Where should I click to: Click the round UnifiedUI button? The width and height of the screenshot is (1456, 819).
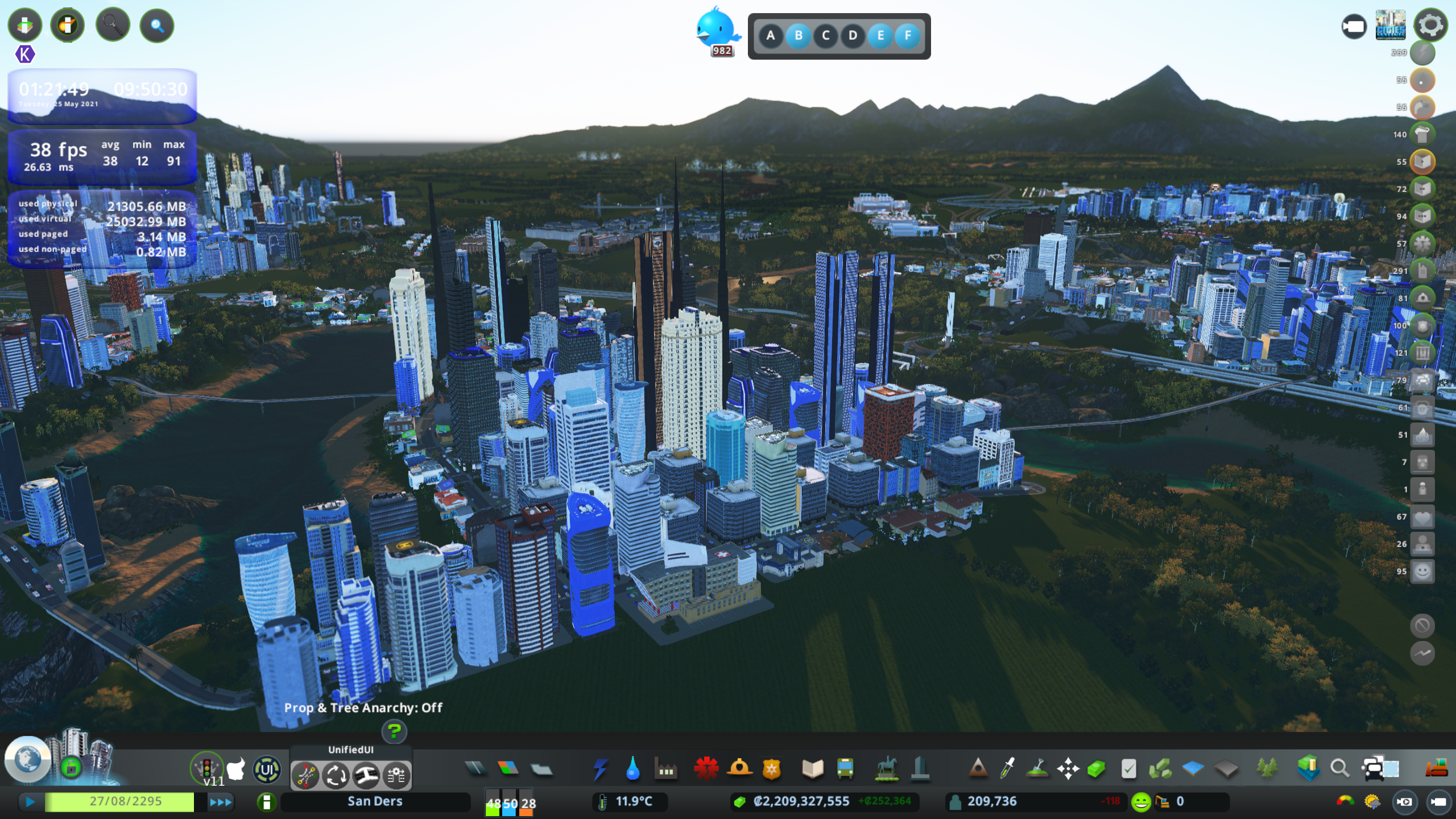pyautogui.click(x=266, y=770)
